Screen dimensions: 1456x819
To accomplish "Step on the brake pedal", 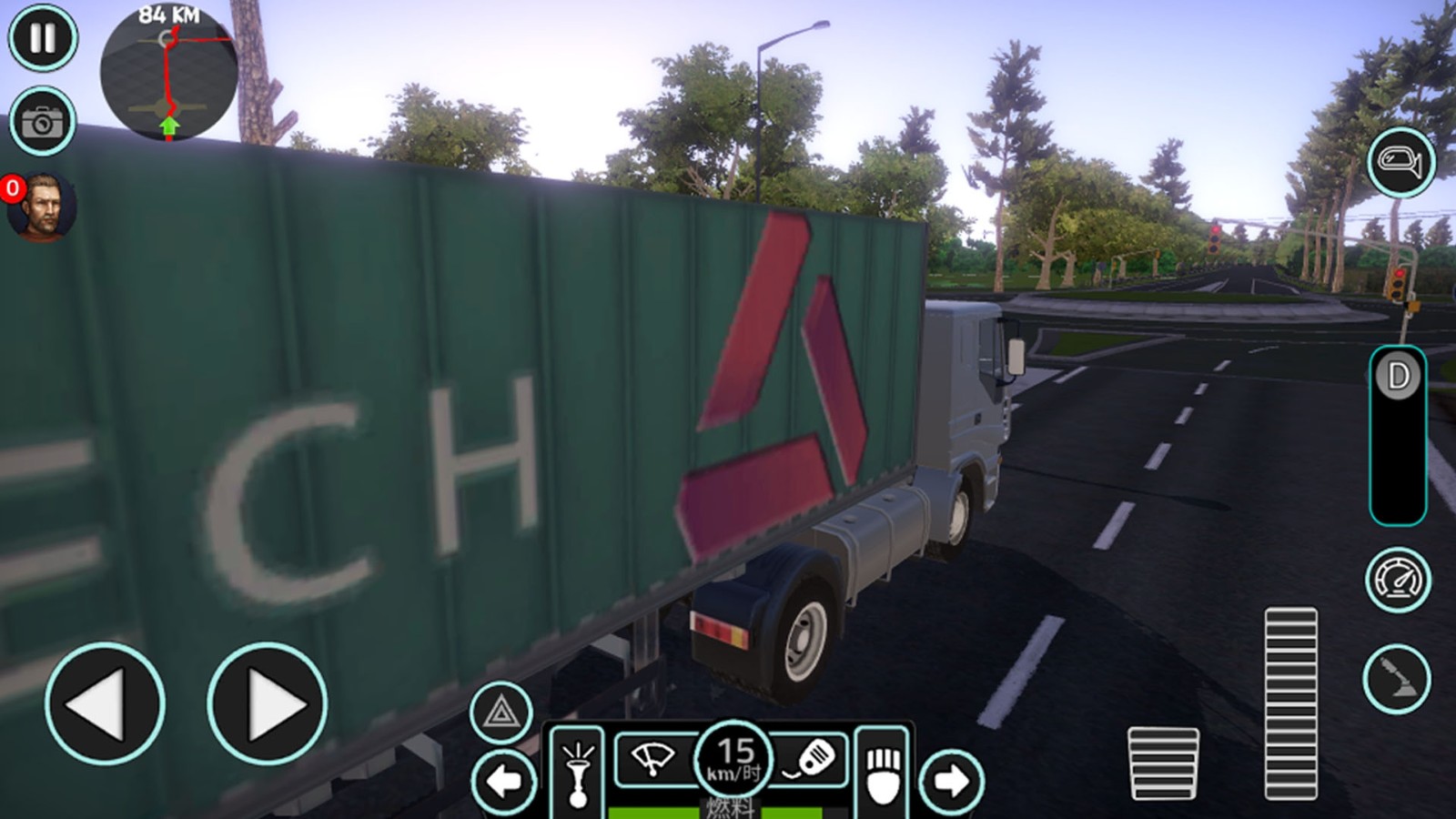I will point(1163,763).
